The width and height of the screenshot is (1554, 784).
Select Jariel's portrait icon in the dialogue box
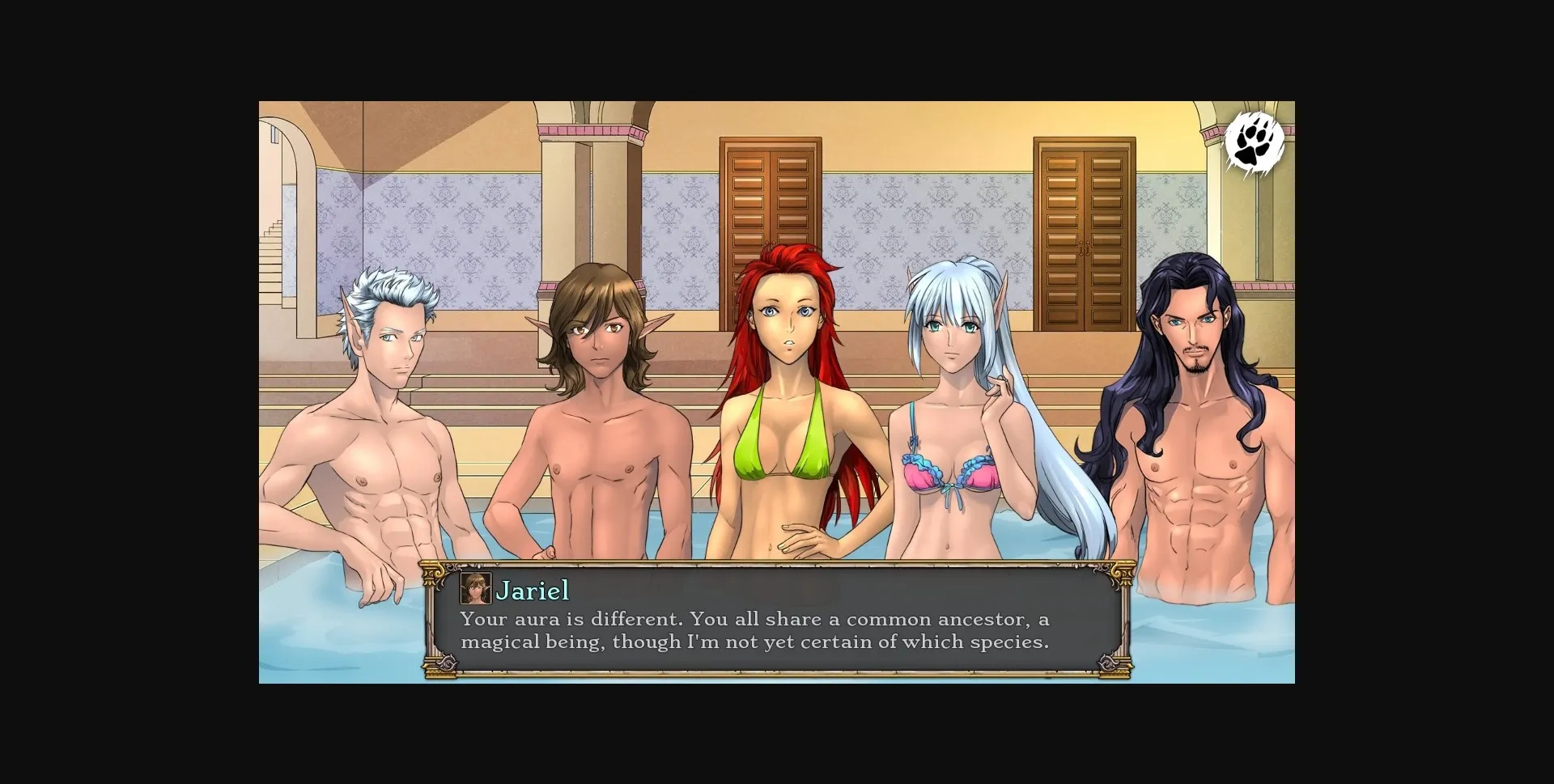click(477, 590)
